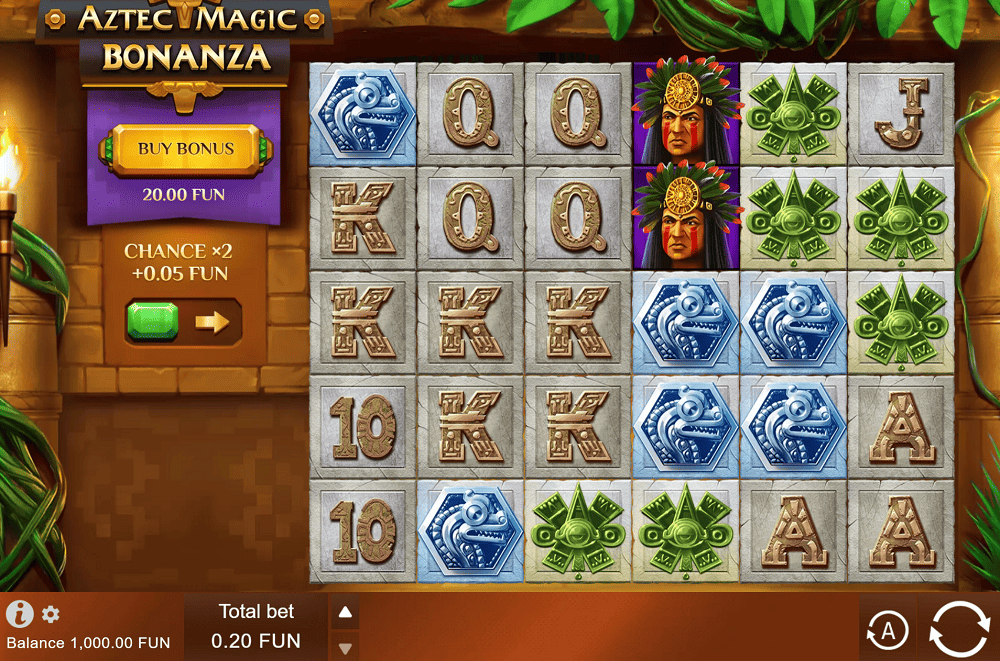Open the settings gear menu
Viewport: 1000px width, 661px height.
pos(50,614)
